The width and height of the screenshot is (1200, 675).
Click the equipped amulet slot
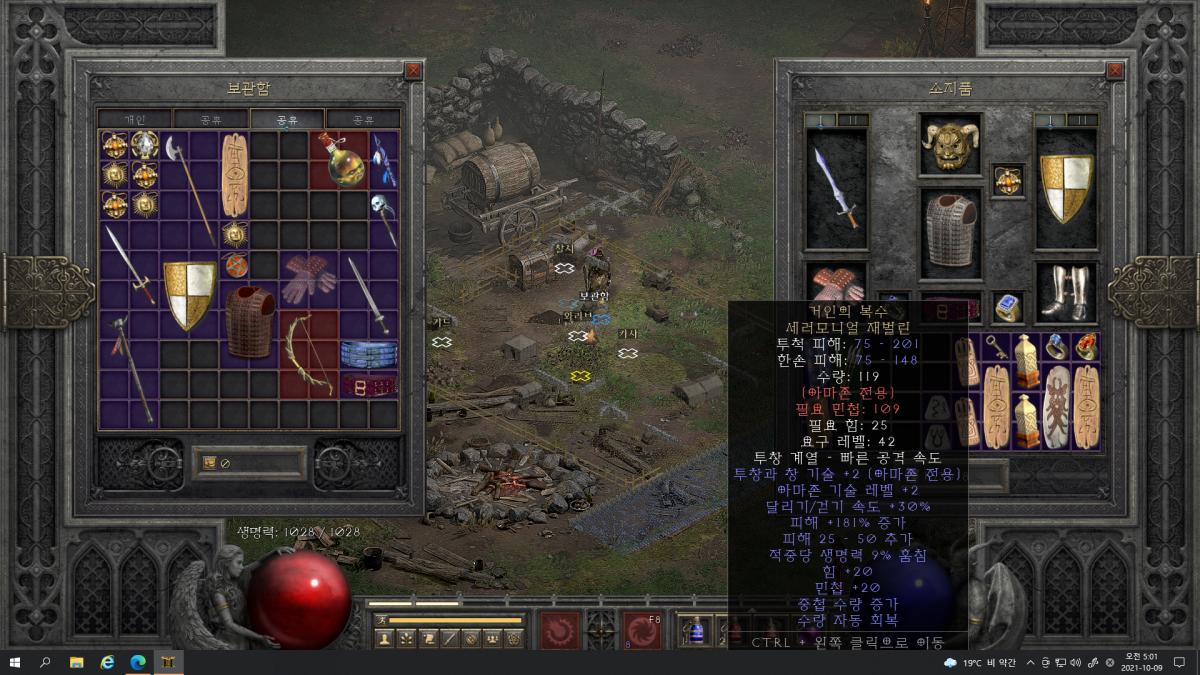1008,180
